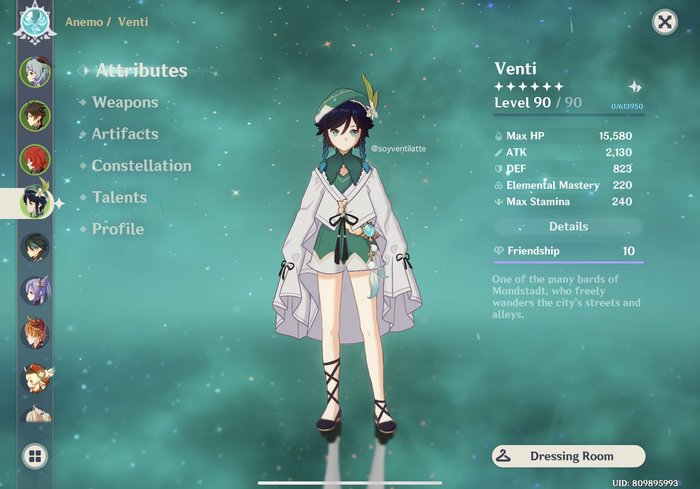The width and height of the screenshot is (700, 489).
Task: Open the Weapons section
Action: pos(125,102)
